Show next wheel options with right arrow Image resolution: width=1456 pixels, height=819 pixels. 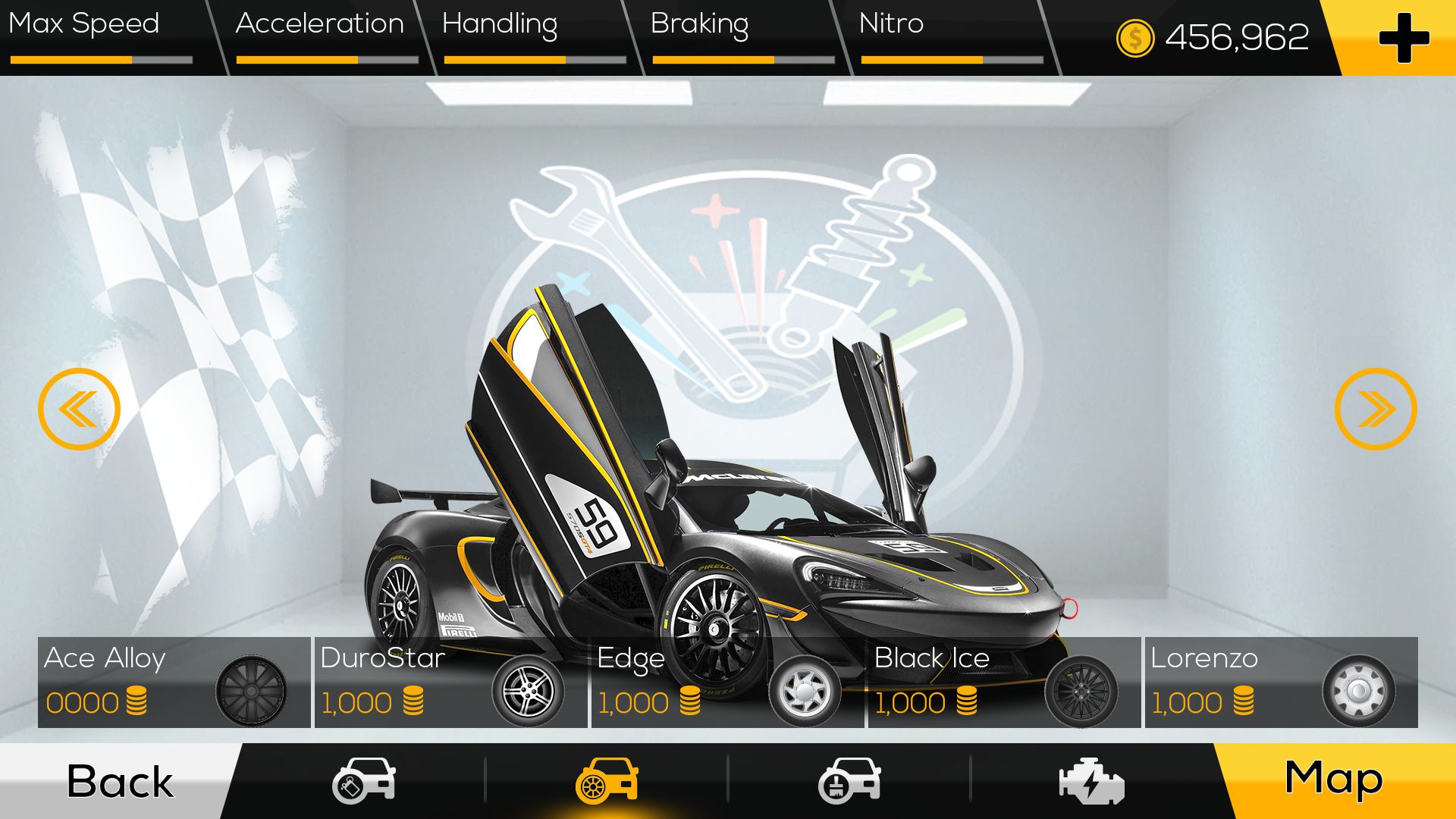1376,409
